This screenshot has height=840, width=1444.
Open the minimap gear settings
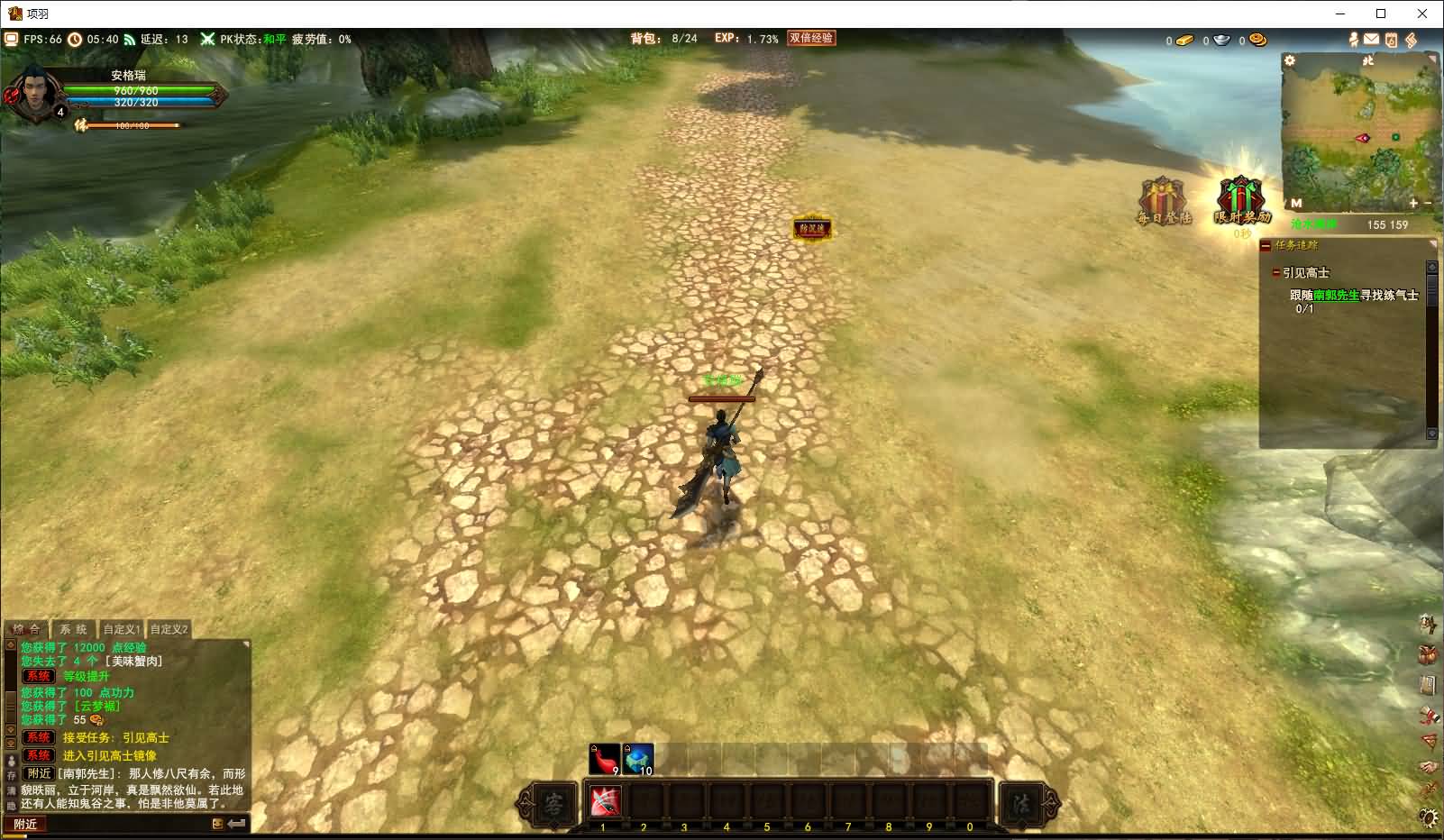1290,60
